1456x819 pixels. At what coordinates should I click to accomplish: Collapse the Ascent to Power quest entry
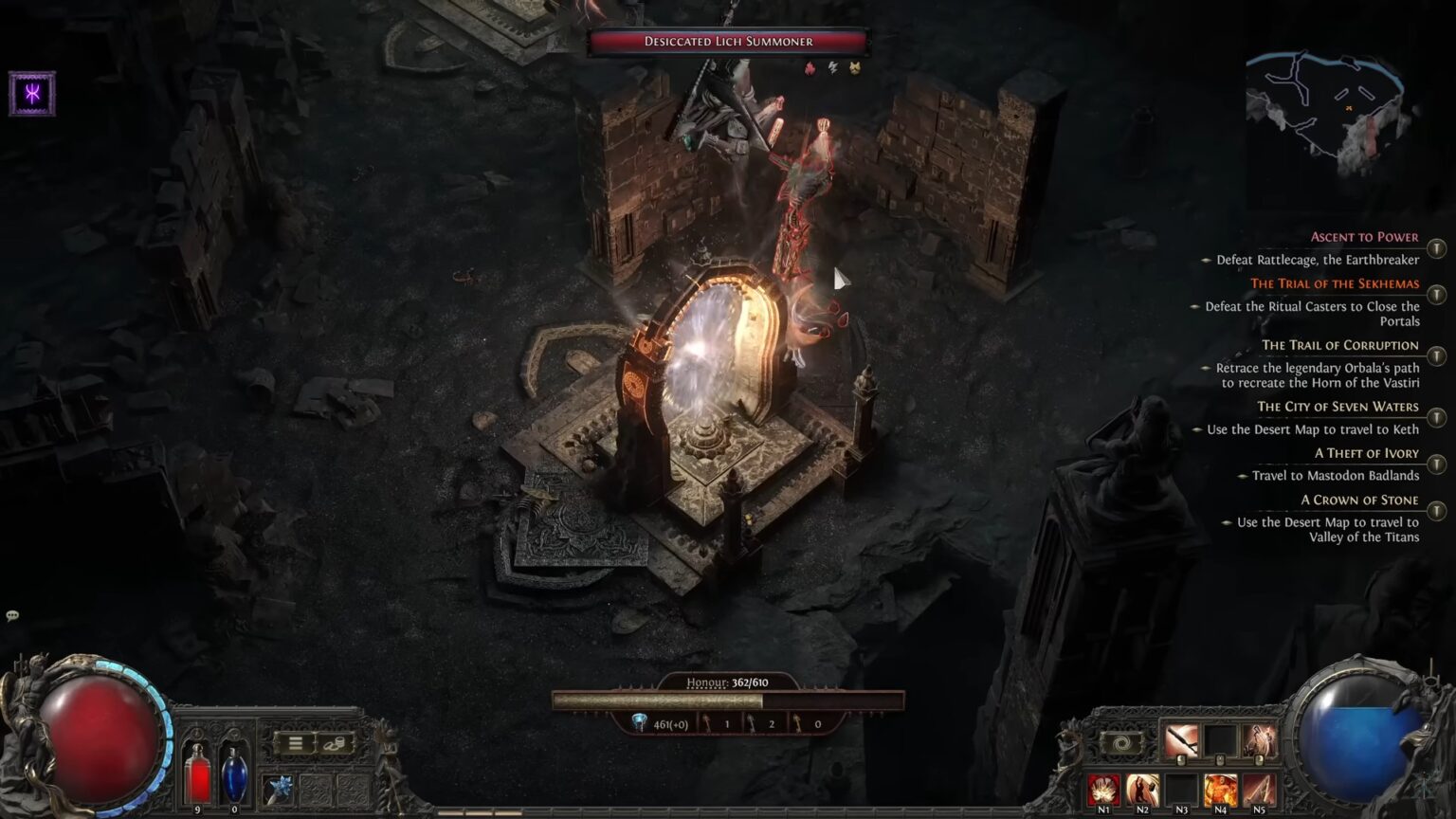pyautogui.click(x=1364, y=236)
